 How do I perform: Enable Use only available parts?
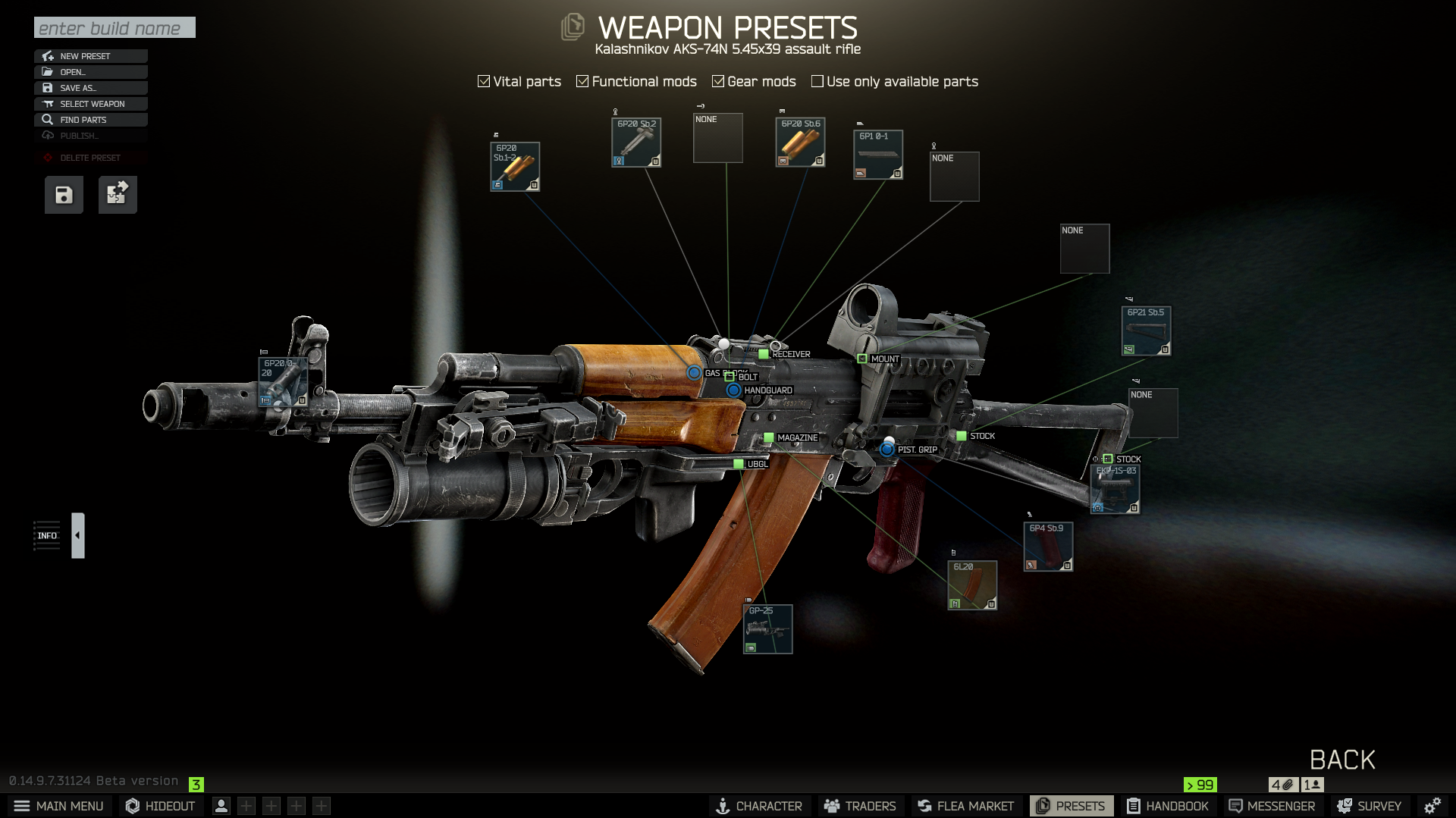(x=817, y=81)
